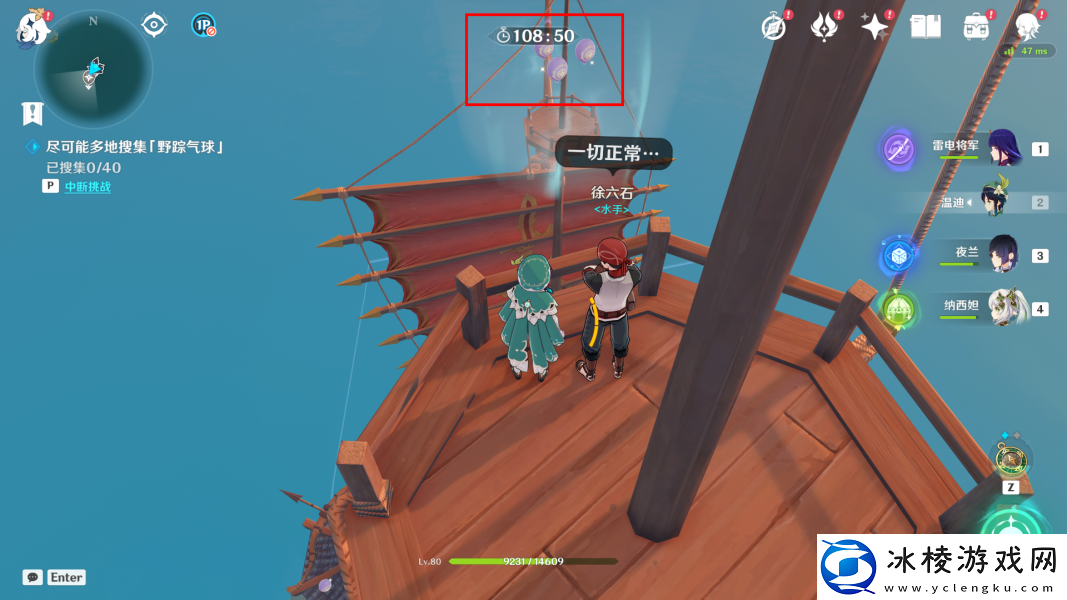This screenshot has height=600, width=1067.
Task: Open the quest log banner icon
Action: 33,112
